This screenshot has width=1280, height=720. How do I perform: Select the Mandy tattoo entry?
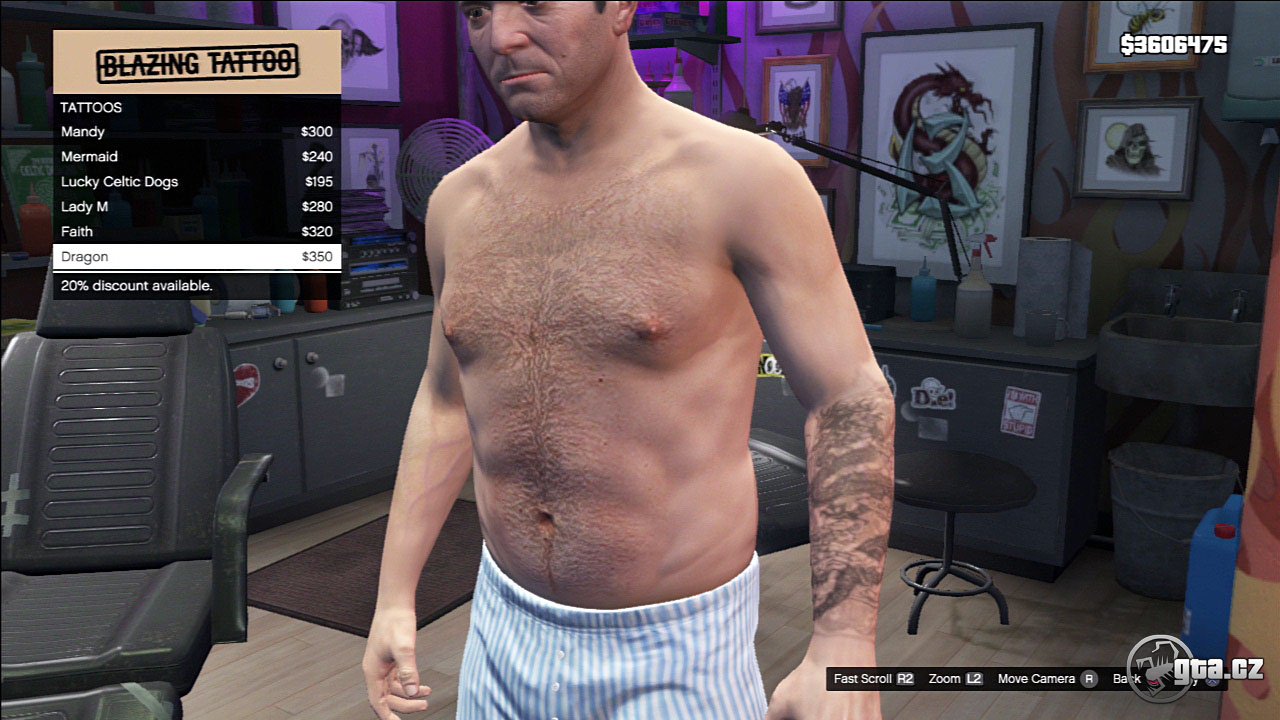(x=196, y=132)
